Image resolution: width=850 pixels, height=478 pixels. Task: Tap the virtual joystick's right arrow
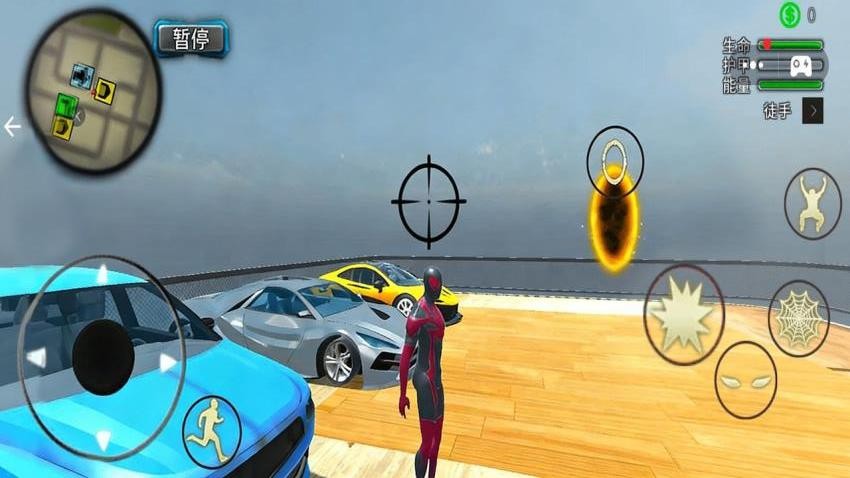(x=169, y=361)
